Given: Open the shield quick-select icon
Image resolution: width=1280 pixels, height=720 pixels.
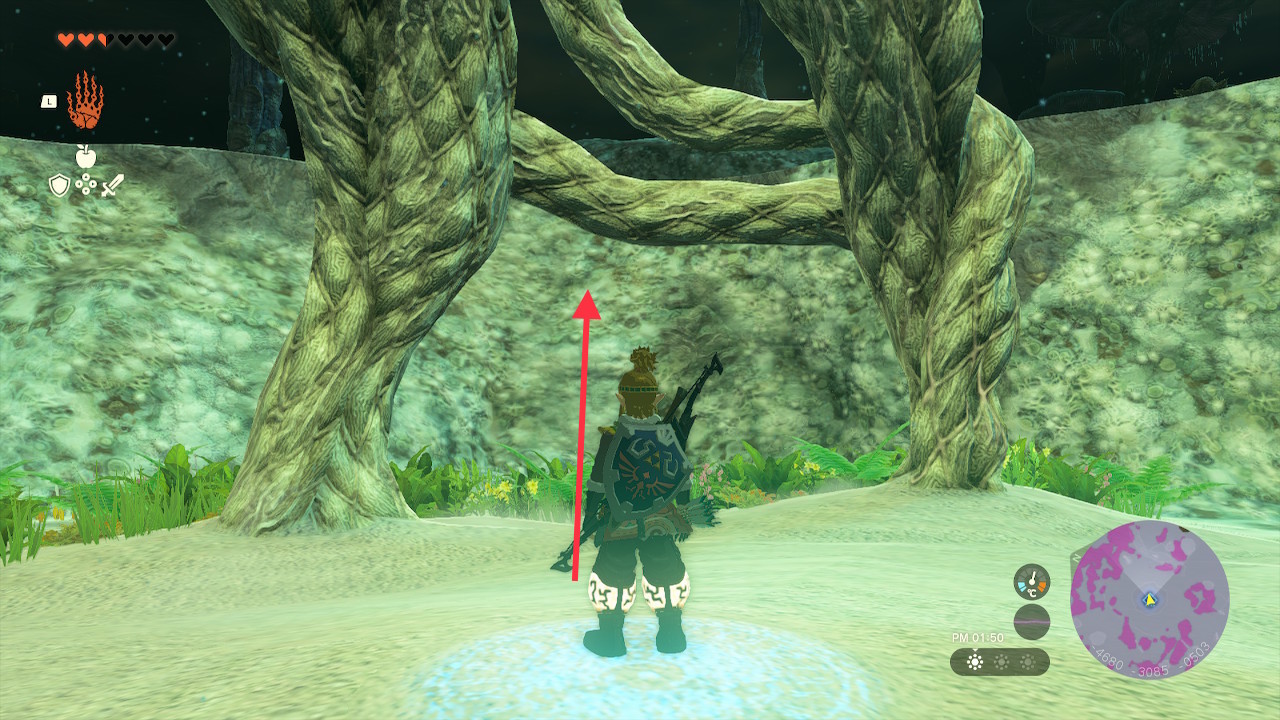Looking at the screenshot, I should (x=60, y=185).
